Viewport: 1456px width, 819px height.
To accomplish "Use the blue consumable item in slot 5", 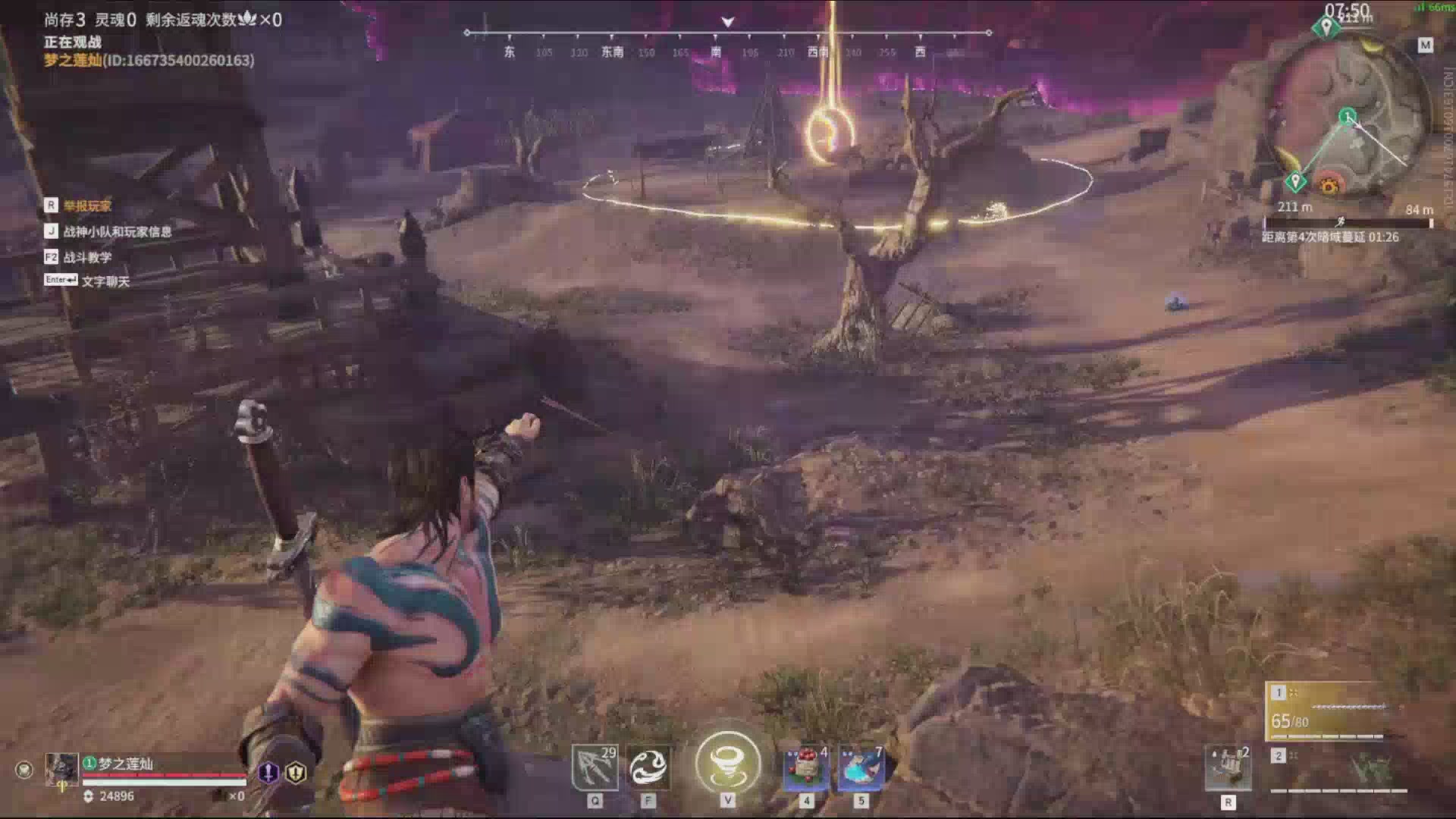I will pos(861,767).
